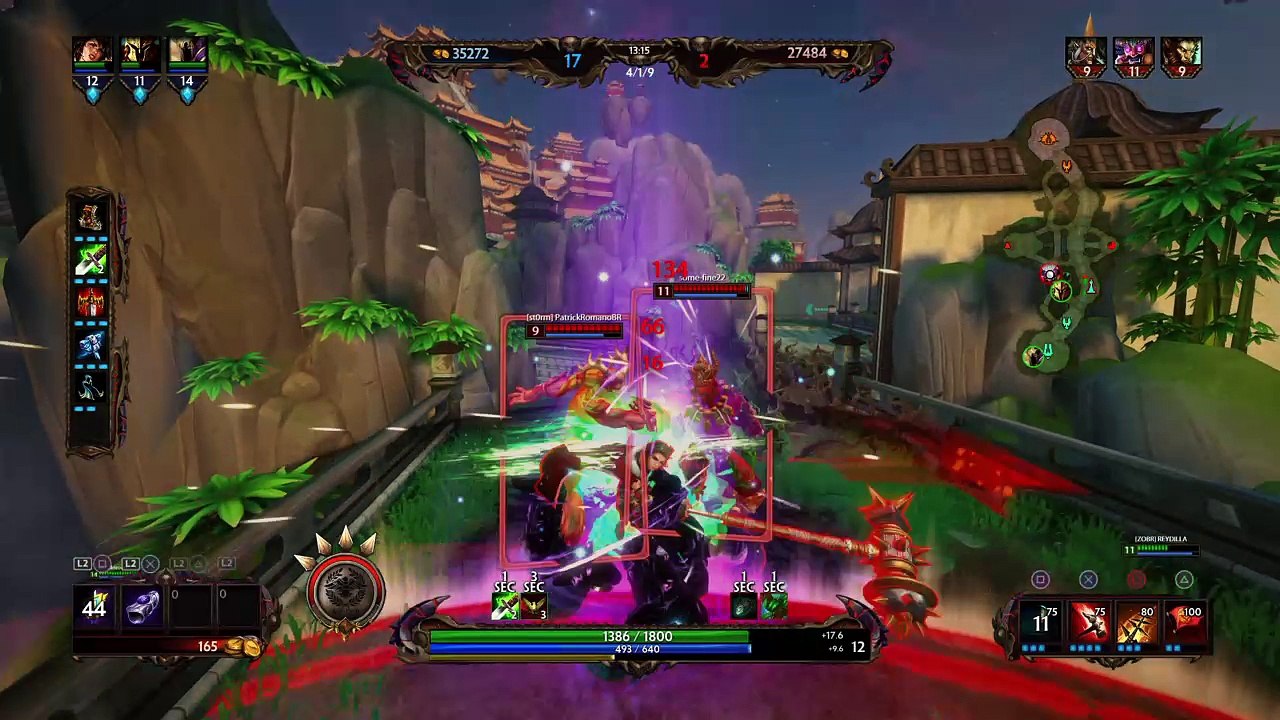
Task: Select the level 14 ally portrait
Action: tap(187, 54)
